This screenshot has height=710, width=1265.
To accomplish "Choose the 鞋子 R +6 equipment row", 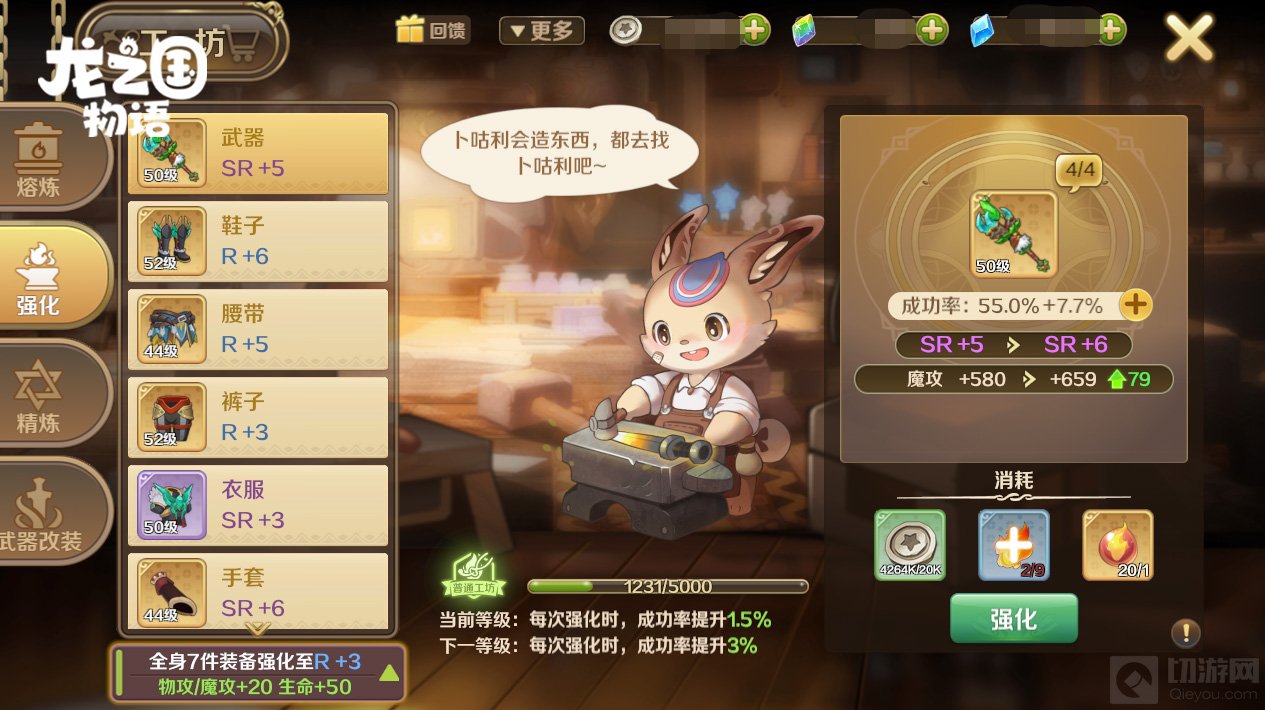I will (258, 241).
